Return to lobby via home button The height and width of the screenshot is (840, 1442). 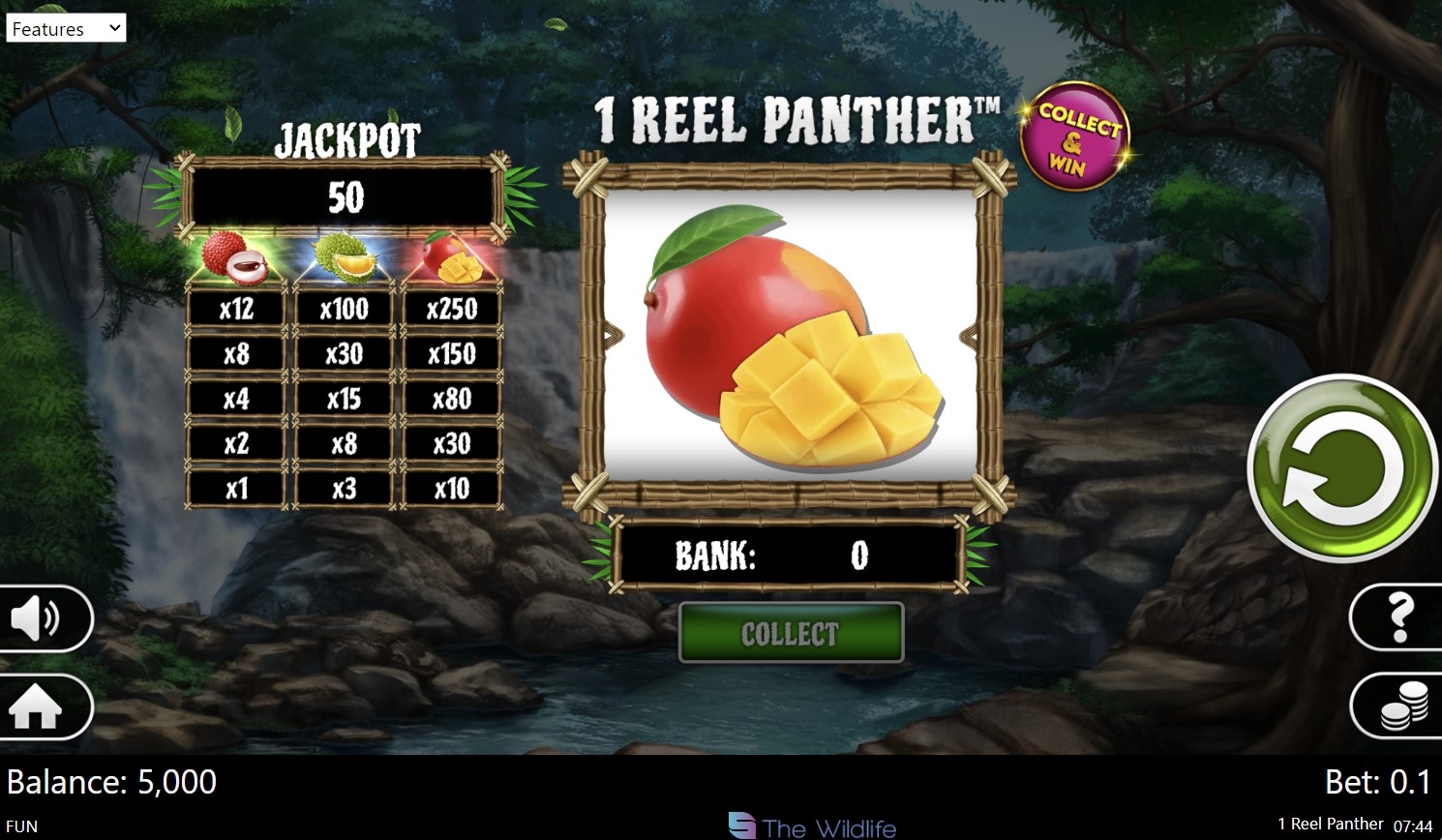tap(39, 707)
